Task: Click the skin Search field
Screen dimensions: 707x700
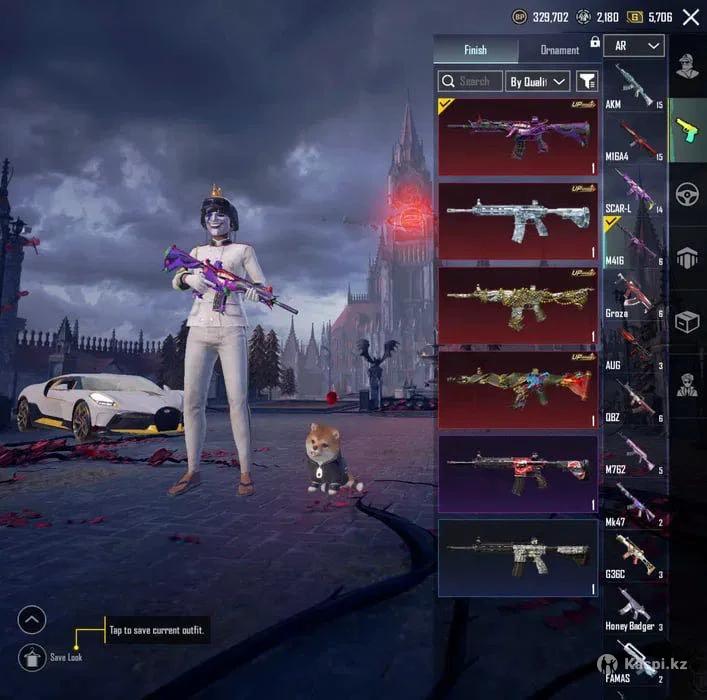Action: tap(468, 81)
